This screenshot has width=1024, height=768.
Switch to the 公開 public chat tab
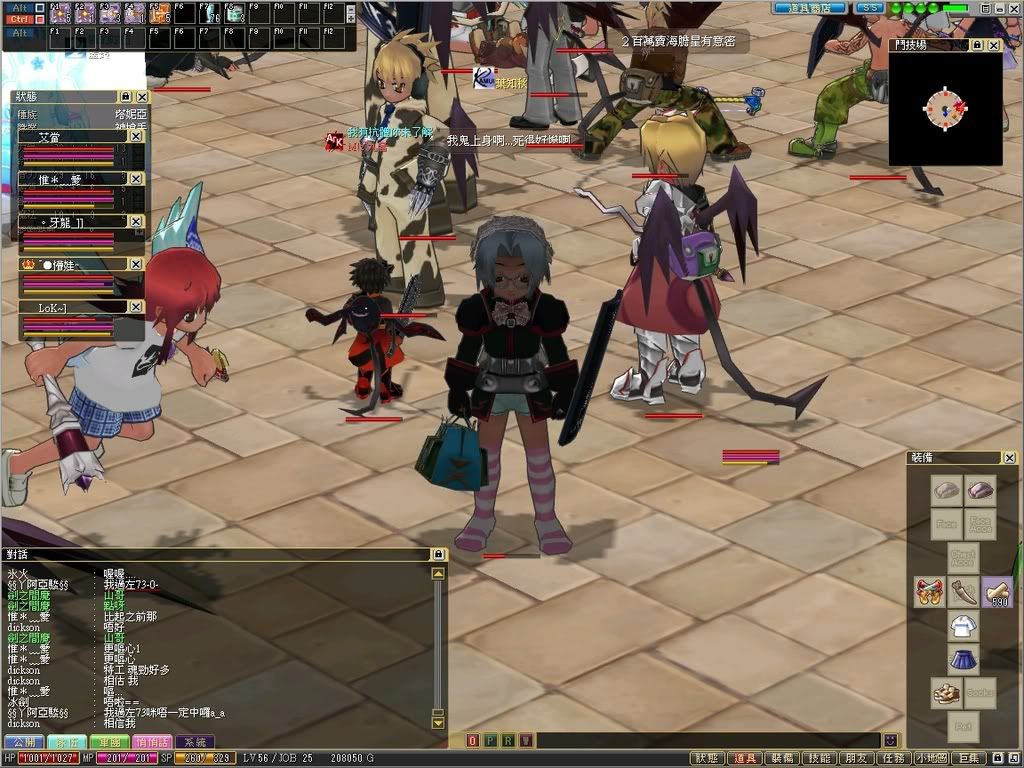click(x=23, y=742)
